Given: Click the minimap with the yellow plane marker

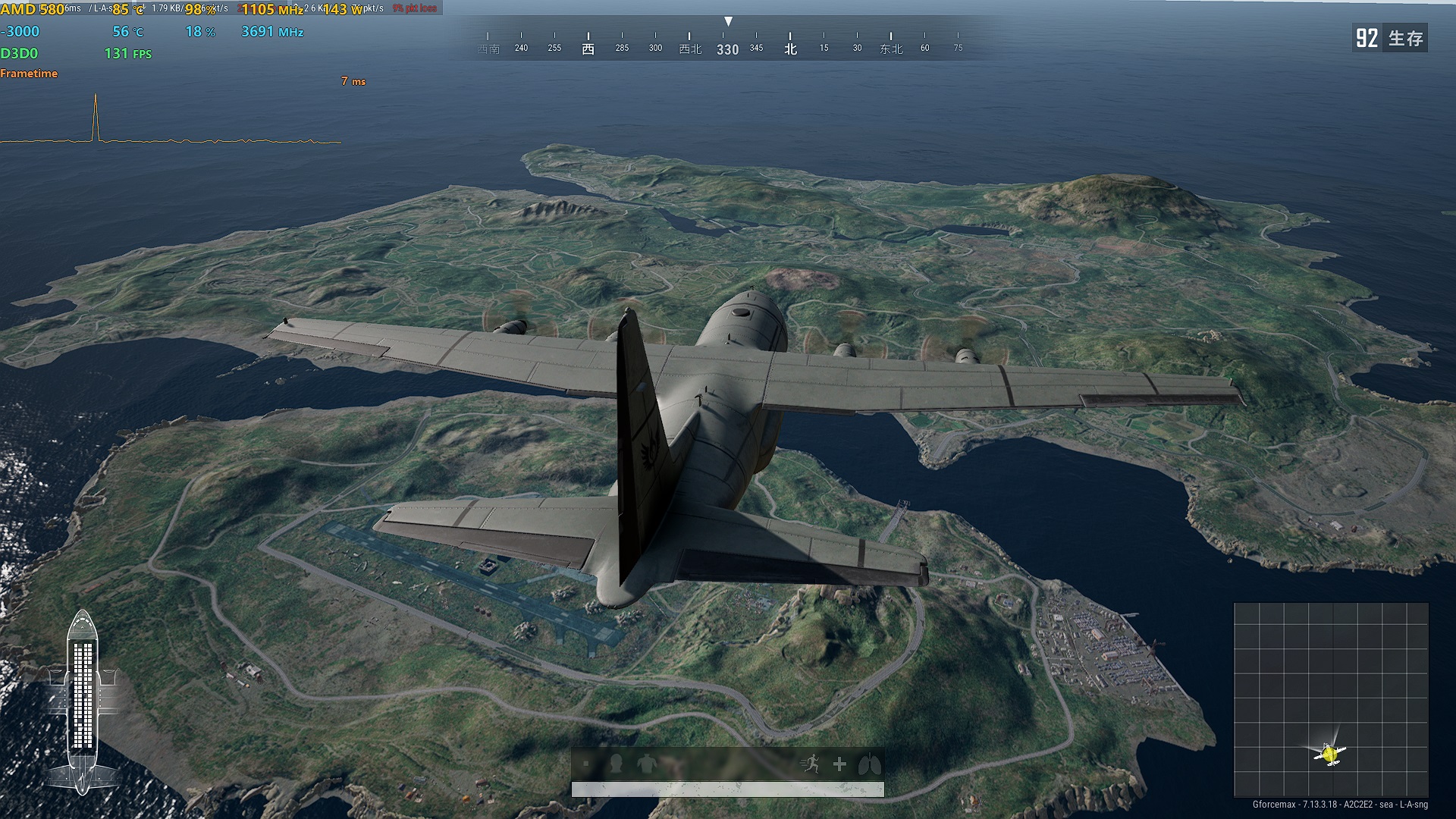Looking at the screenshot, I should point(1331,699).
